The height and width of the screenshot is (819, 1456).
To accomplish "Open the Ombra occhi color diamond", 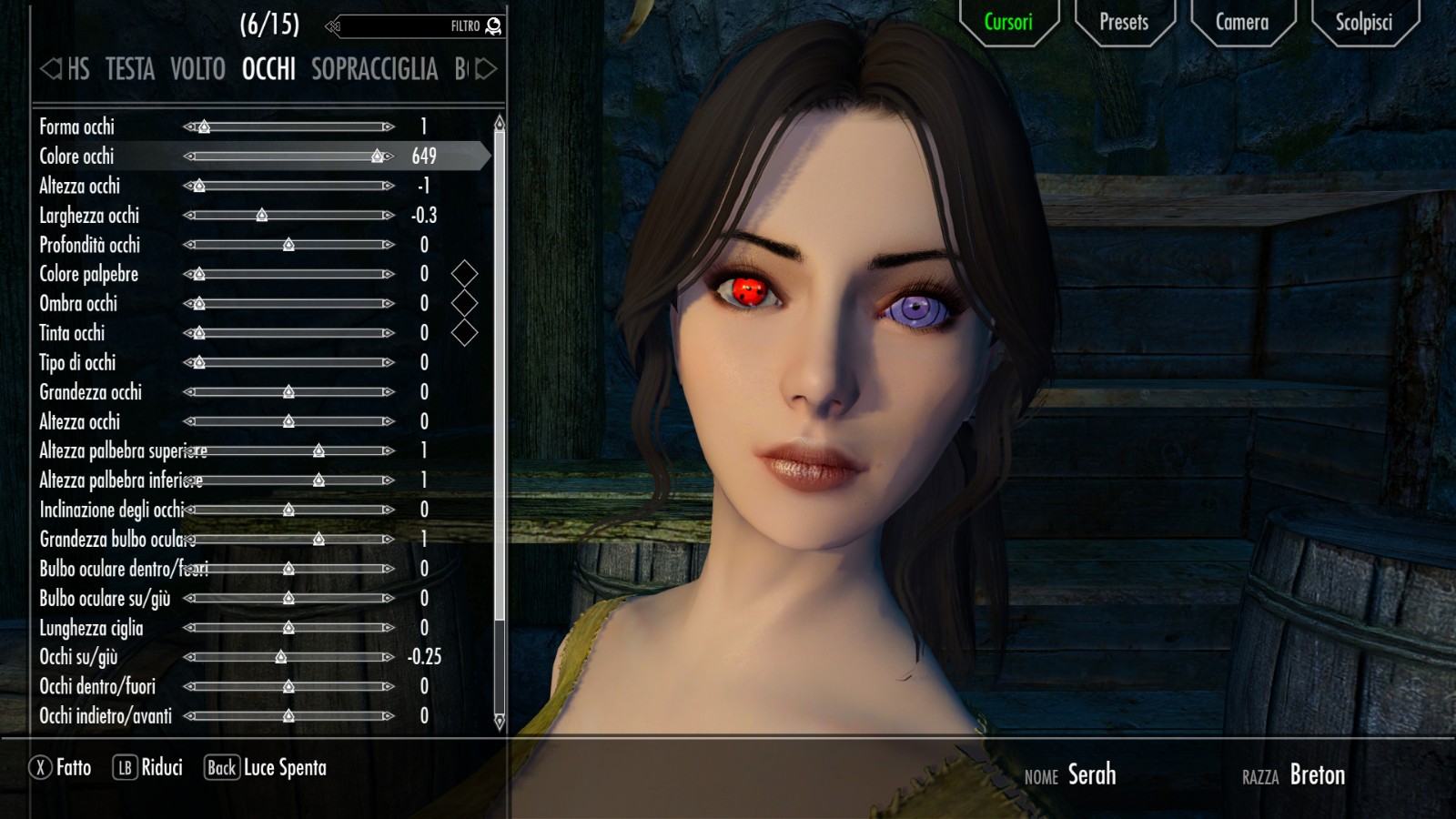I will [x=464, y=303].
